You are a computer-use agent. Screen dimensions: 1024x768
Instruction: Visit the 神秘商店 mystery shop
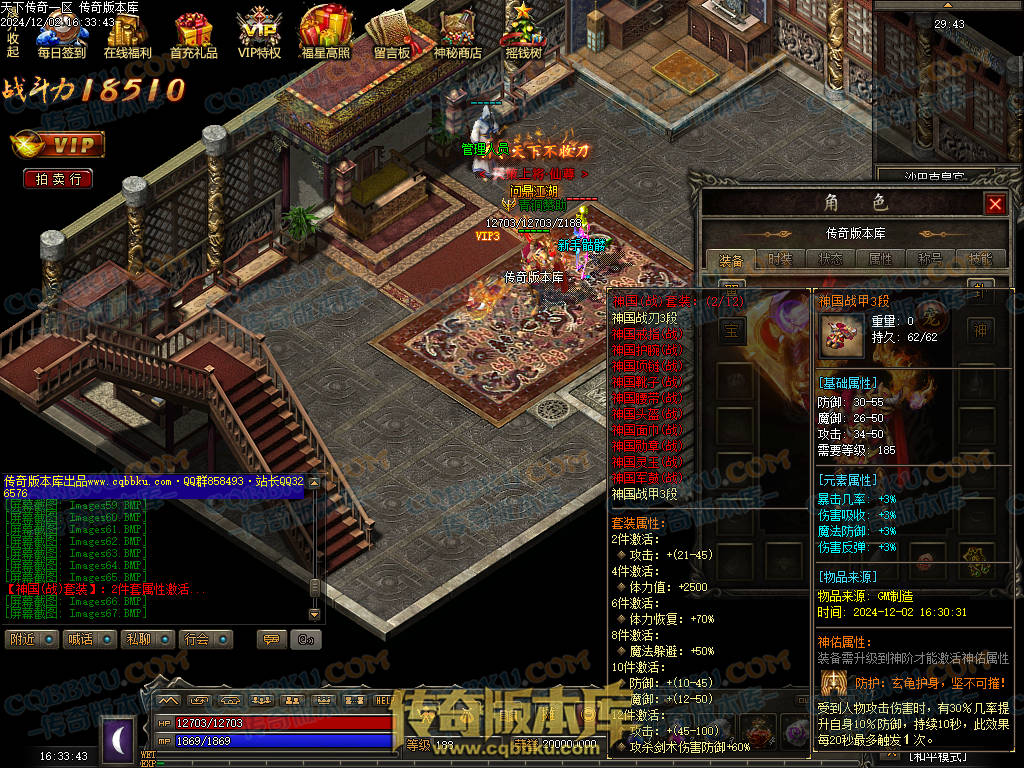[457, 36]
